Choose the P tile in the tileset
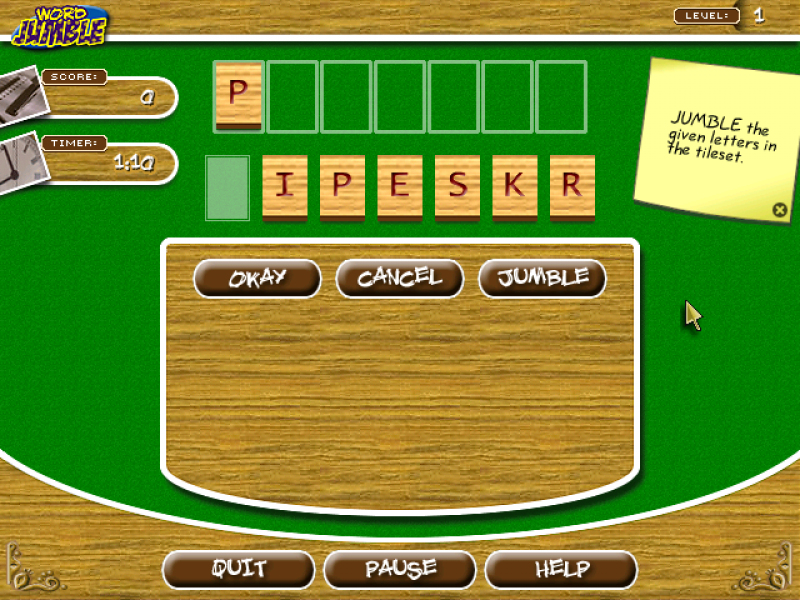Viewport: 800px width, 600px height. point(342,187)
